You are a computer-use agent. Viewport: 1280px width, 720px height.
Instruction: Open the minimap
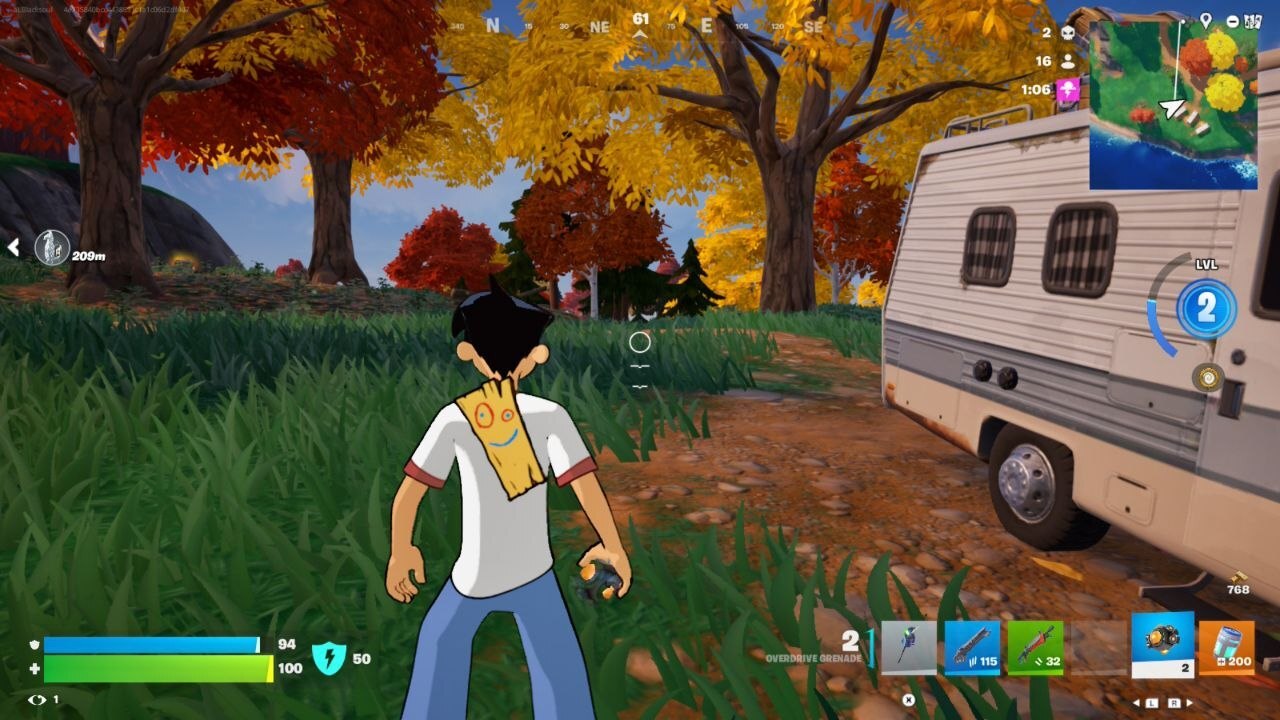(x=1173, y=105)
